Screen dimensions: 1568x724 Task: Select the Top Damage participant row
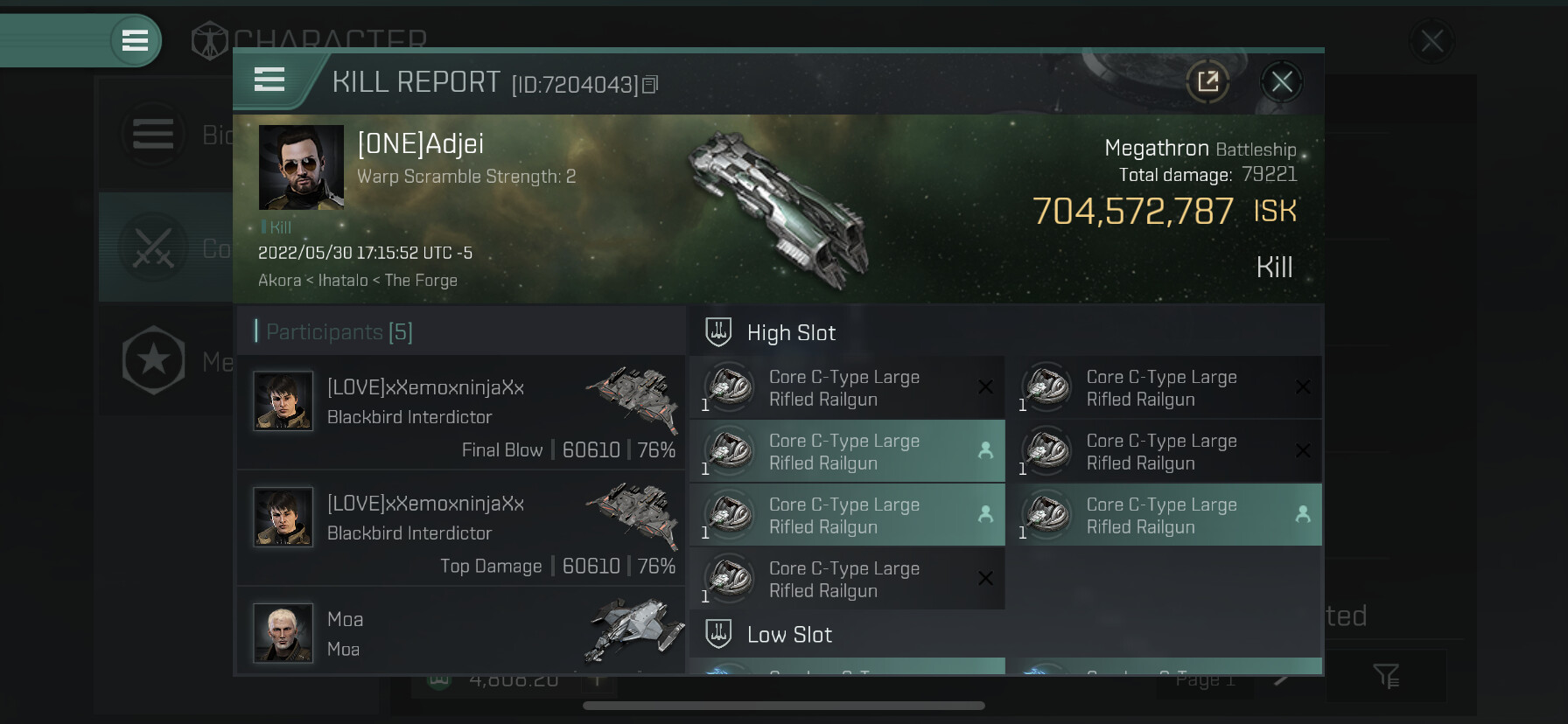(x=461, y=528)
